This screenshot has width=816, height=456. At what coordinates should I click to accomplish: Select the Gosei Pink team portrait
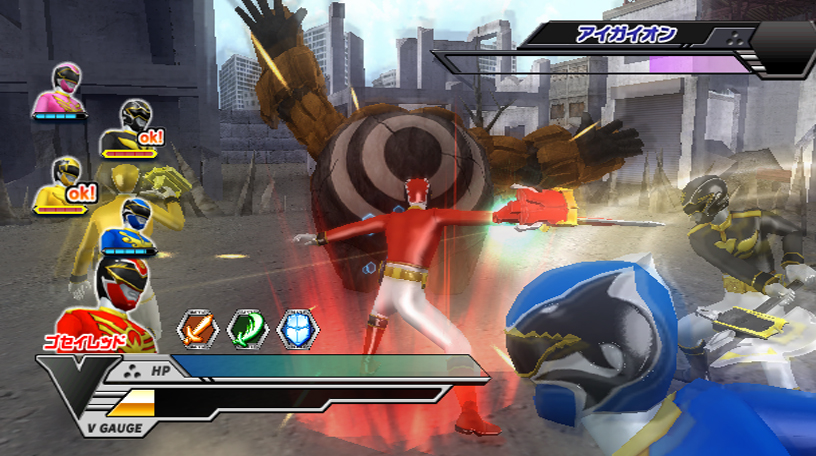click(56, 89)
